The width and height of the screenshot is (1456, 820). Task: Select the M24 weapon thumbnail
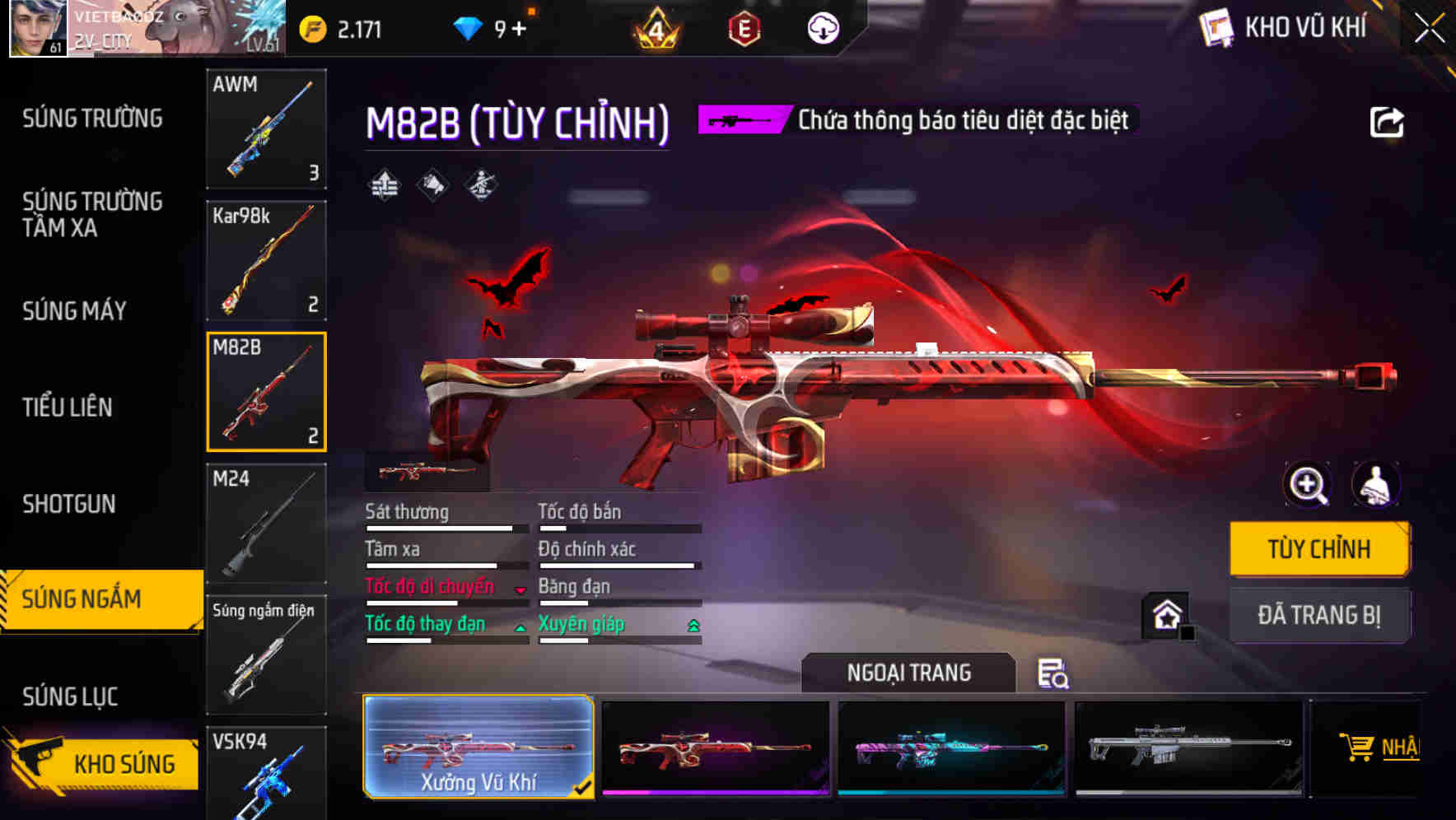[x=267, y=523]
